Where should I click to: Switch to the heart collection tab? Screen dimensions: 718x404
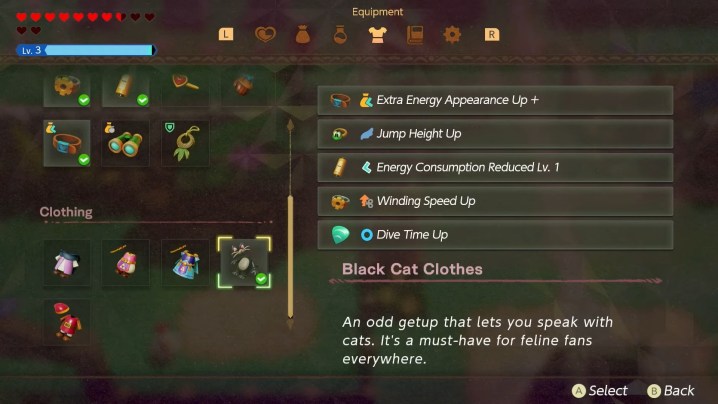tap(264, 35)
